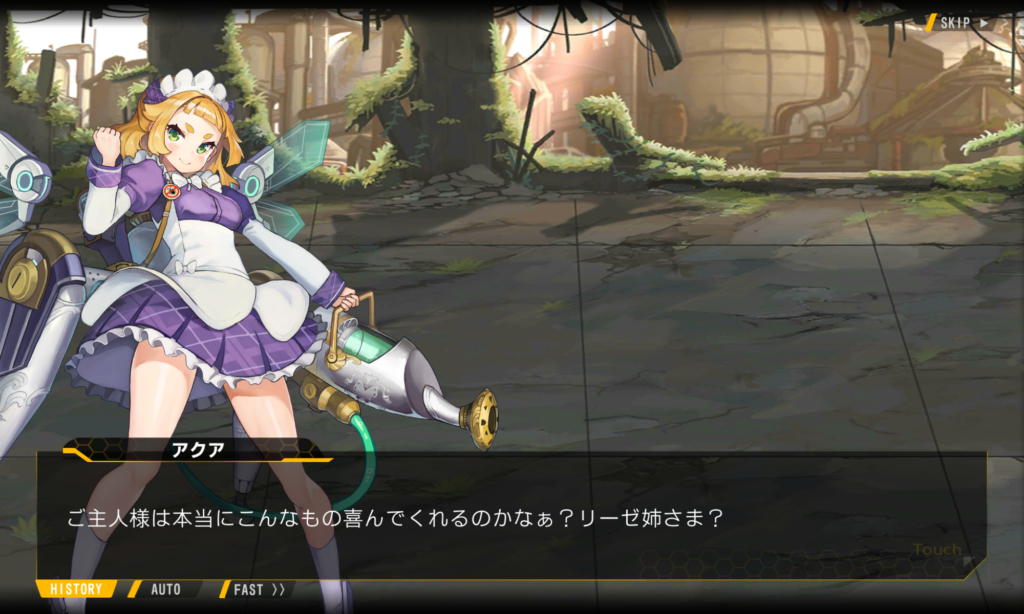Skip the cutscene with the SKIP button
Viewport: 1024px width, 614px height.
click(962, 22)
